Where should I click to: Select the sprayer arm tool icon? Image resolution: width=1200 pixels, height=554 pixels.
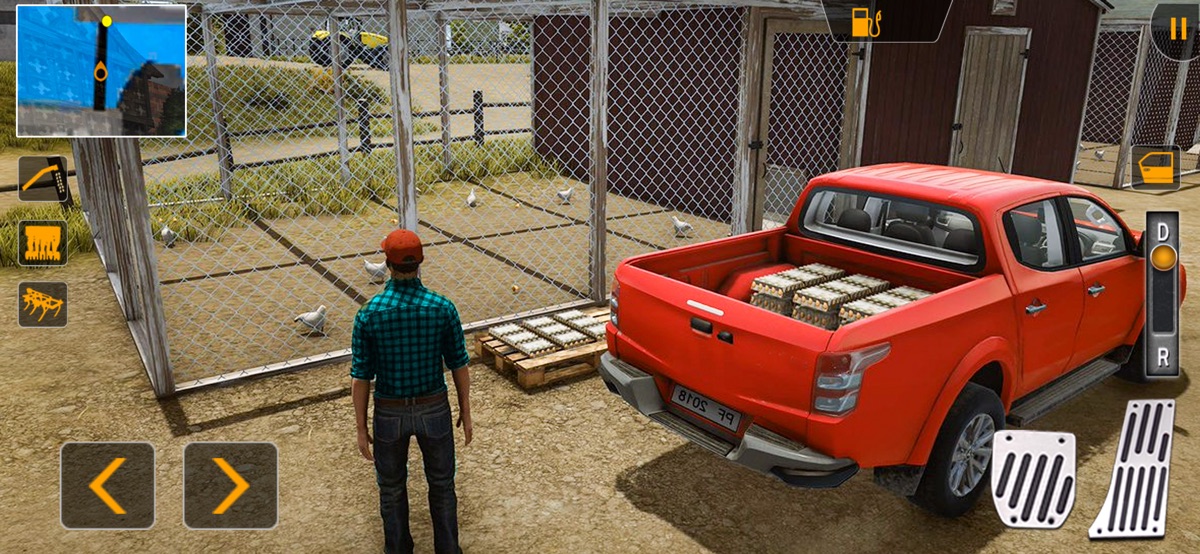click(x=43, y=179)
